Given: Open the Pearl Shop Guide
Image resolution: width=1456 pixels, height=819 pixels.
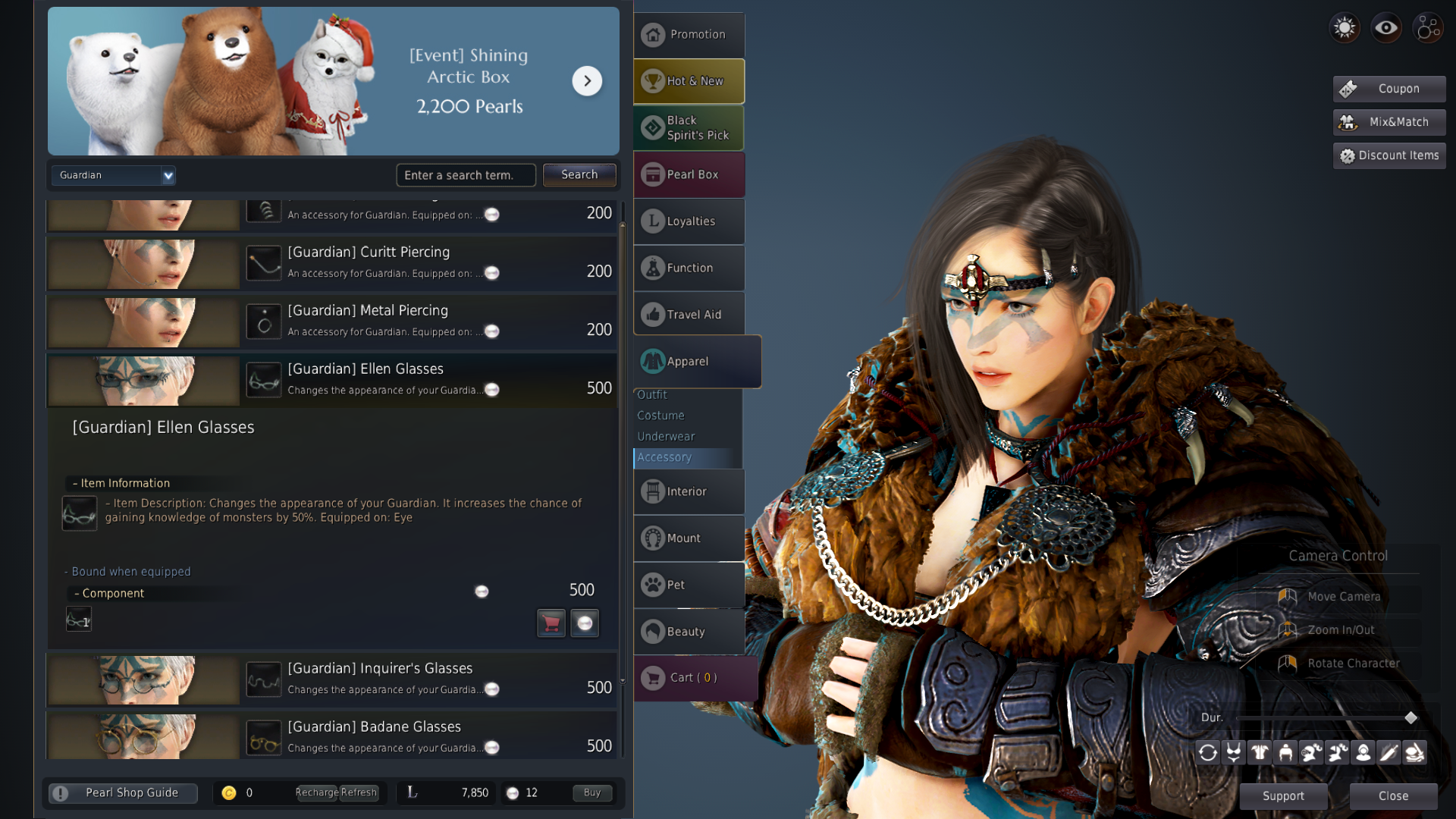Looking at the screenshot, I should (x=123, y=793).
